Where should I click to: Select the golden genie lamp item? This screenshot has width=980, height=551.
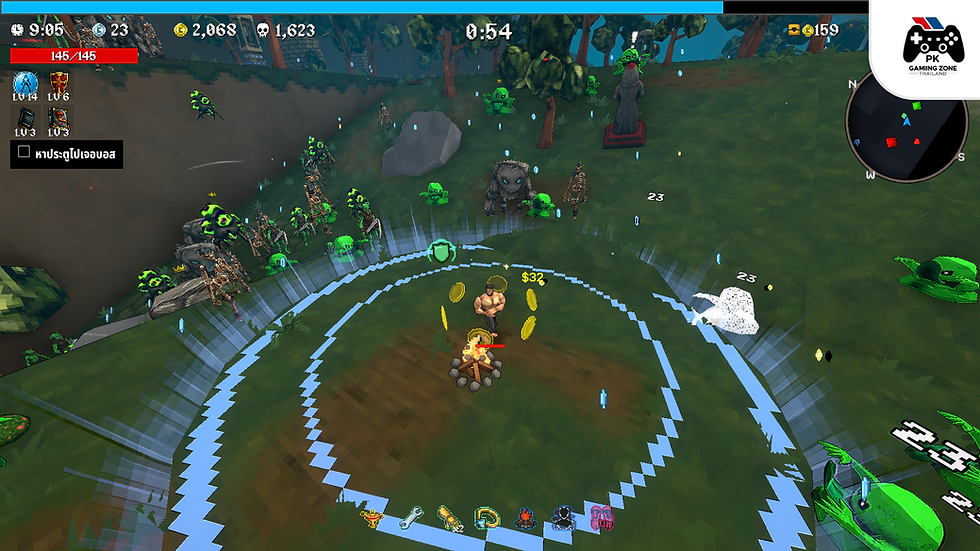coord(374,517)
